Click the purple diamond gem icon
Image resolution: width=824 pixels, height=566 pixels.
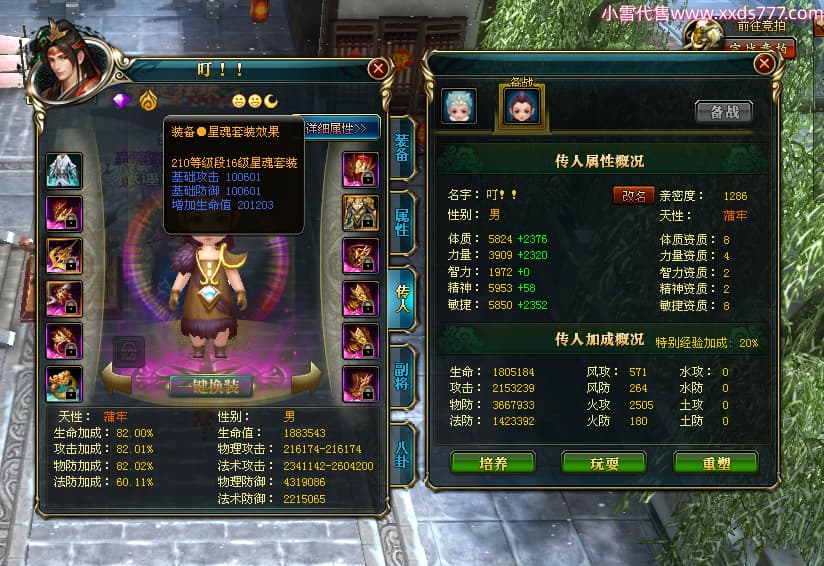point(122,101)
